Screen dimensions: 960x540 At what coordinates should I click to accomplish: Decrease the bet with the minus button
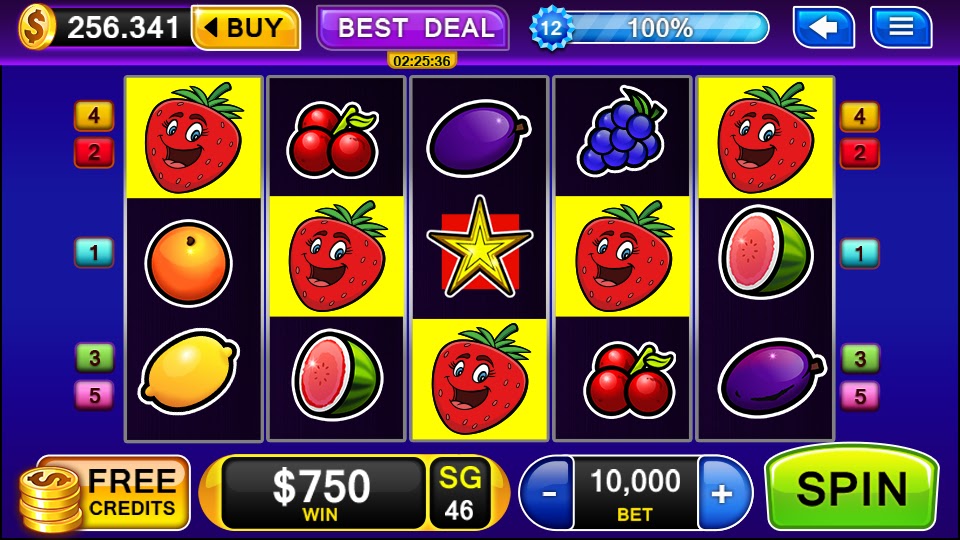click(546, 492)
